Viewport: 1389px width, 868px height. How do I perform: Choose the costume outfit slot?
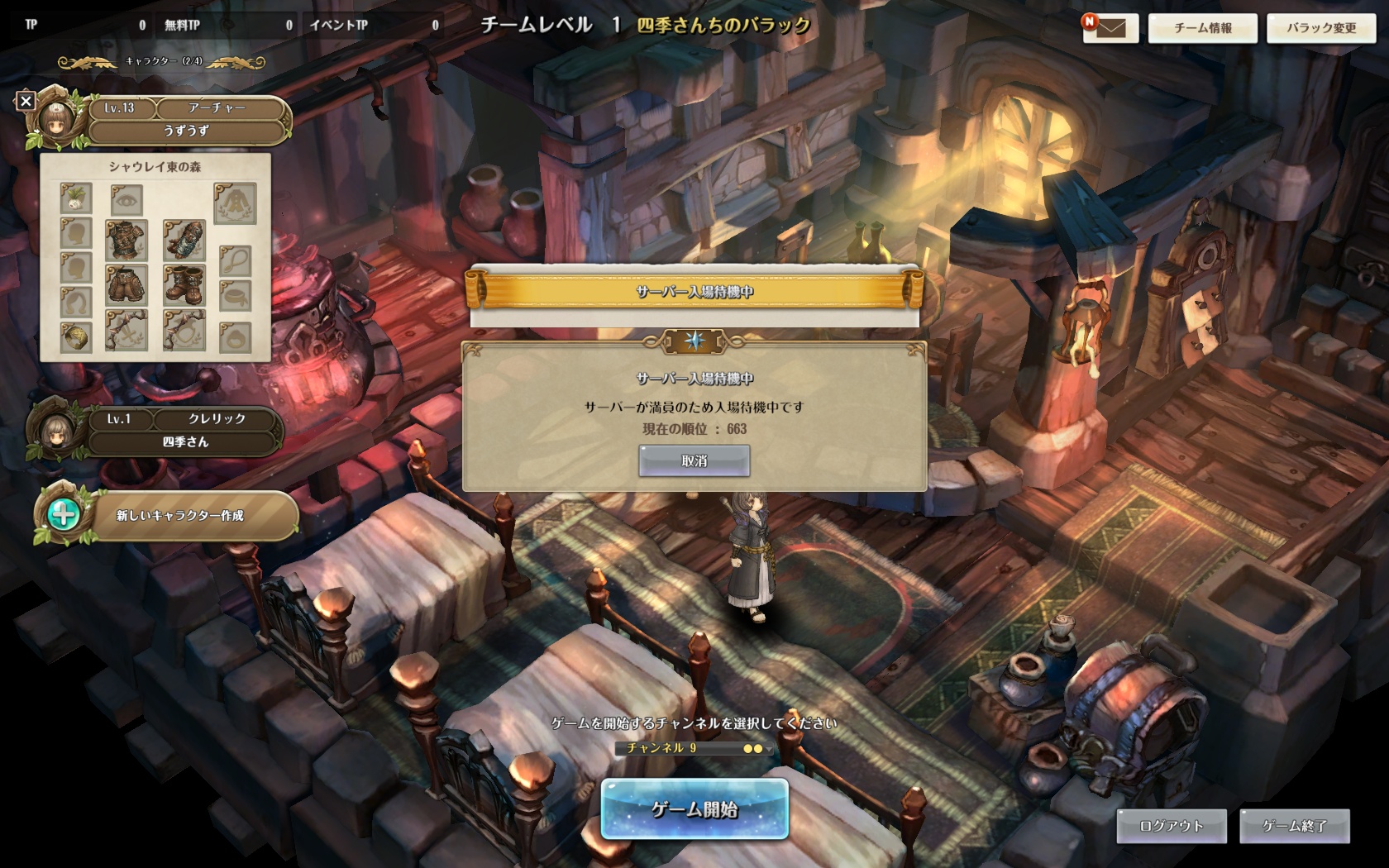click(x=235, y=203)
